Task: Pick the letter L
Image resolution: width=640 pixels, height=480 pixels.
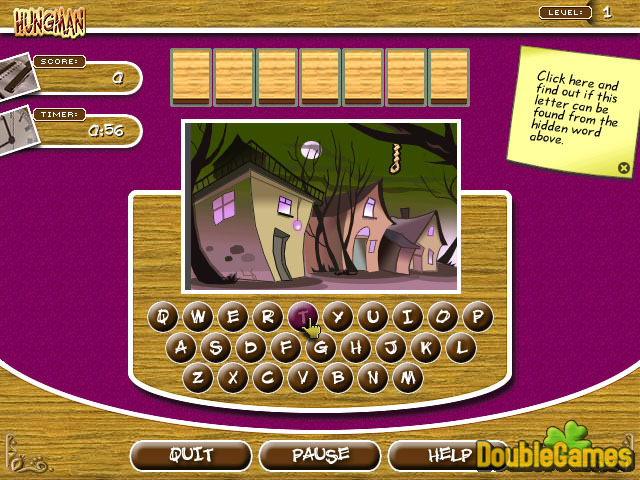Action: coord(459,348)
